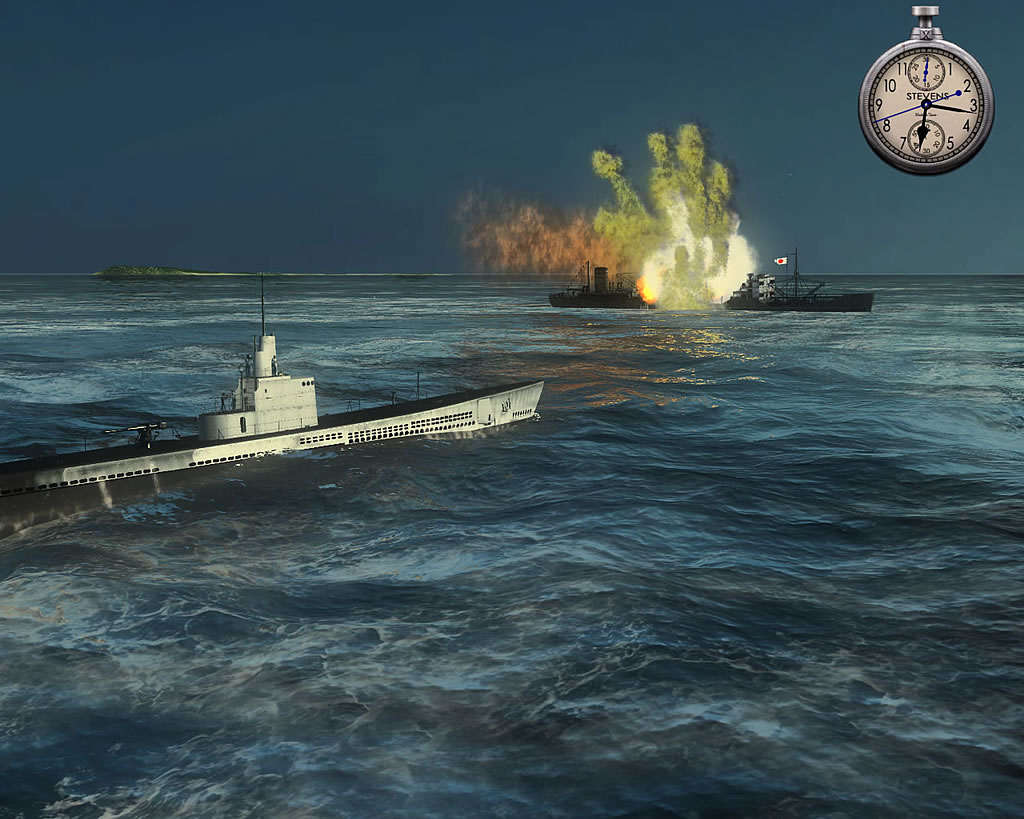Close the stopwatch using its X mark
1024x819 pixels.
[925, 33]
